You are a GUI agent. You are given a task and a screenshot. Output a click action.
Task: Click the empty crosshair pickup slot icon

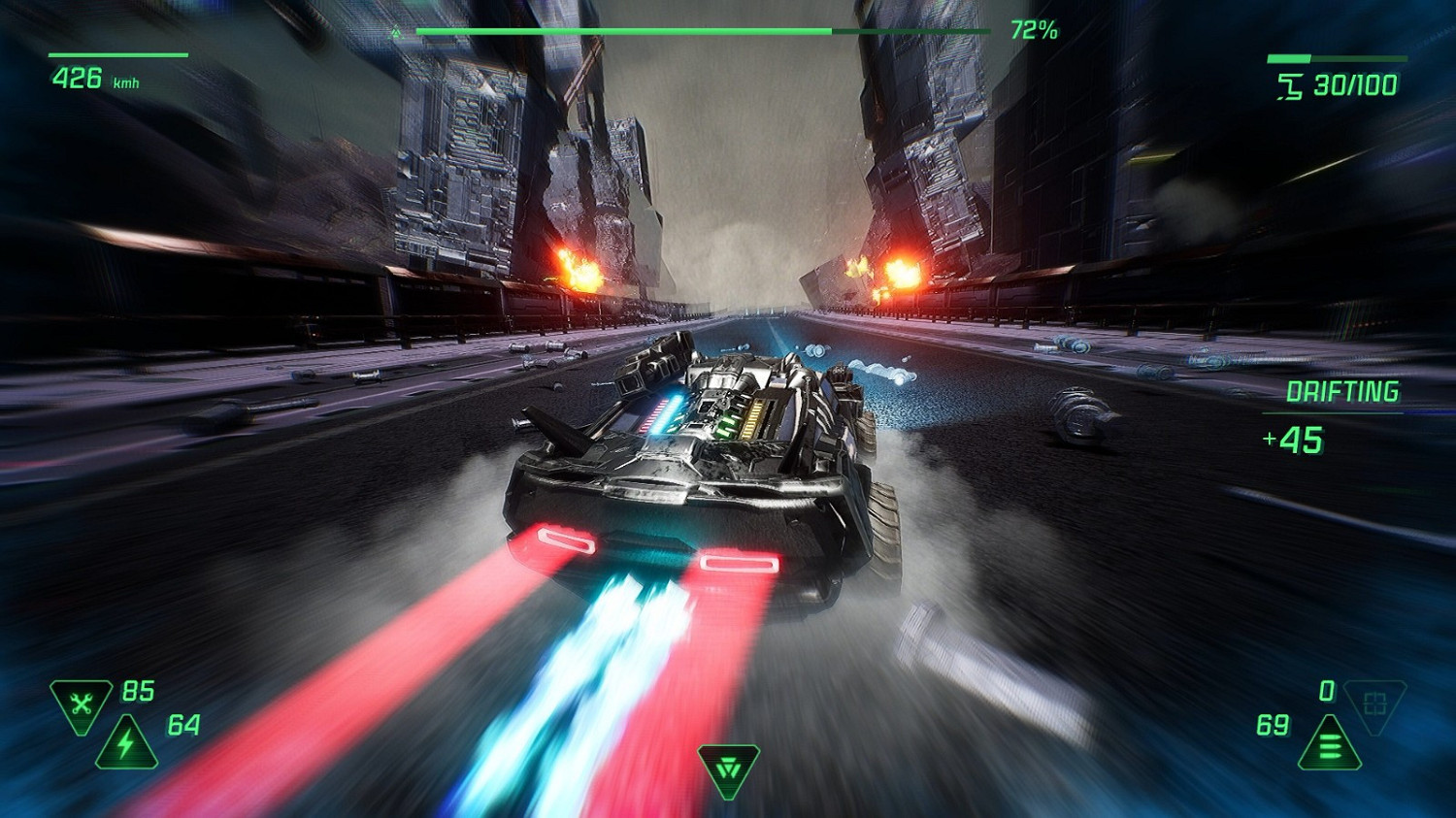point(1376,703)
